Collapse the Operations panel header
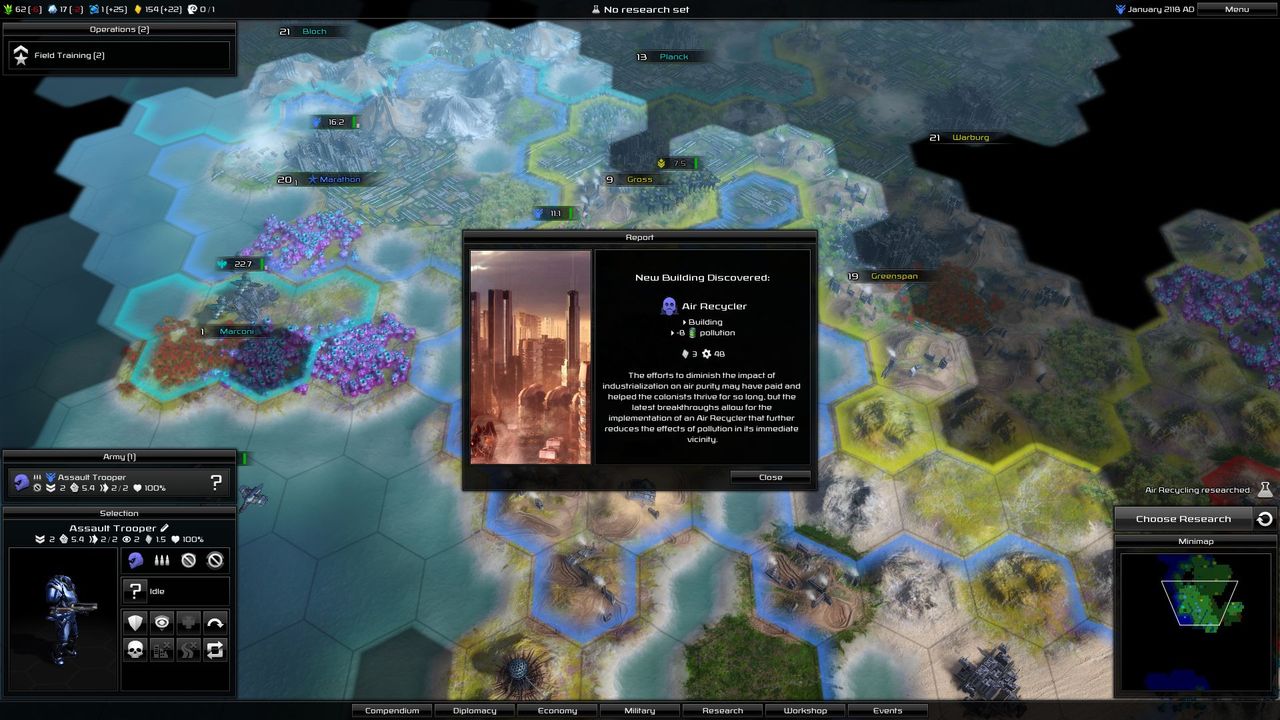 click(118, 29)
